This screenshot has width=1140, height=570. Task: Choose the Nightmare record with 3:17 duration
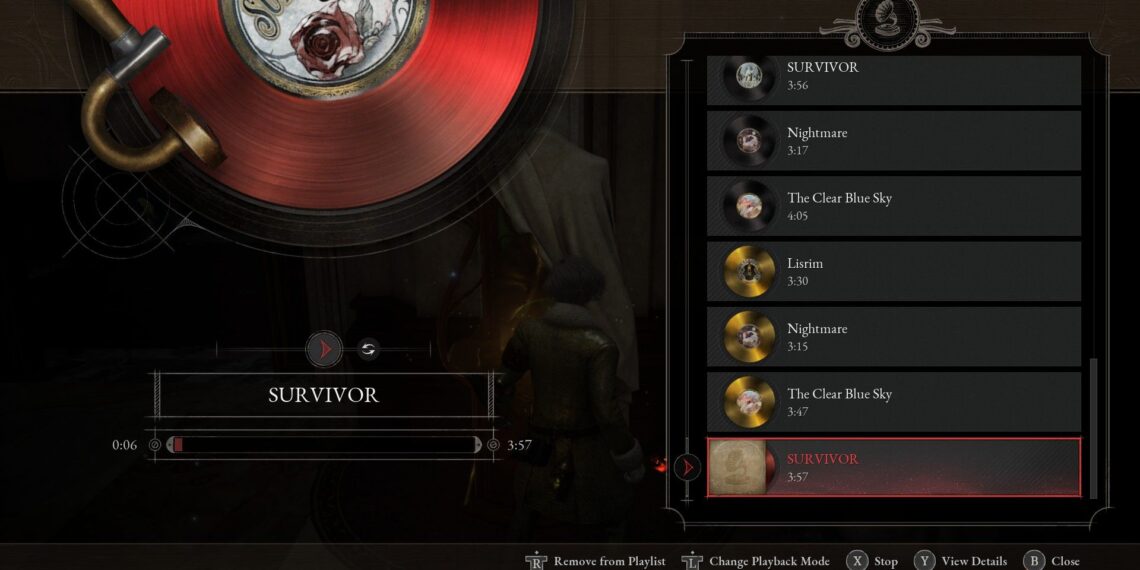pyautogui.click(x=893, y=141)
